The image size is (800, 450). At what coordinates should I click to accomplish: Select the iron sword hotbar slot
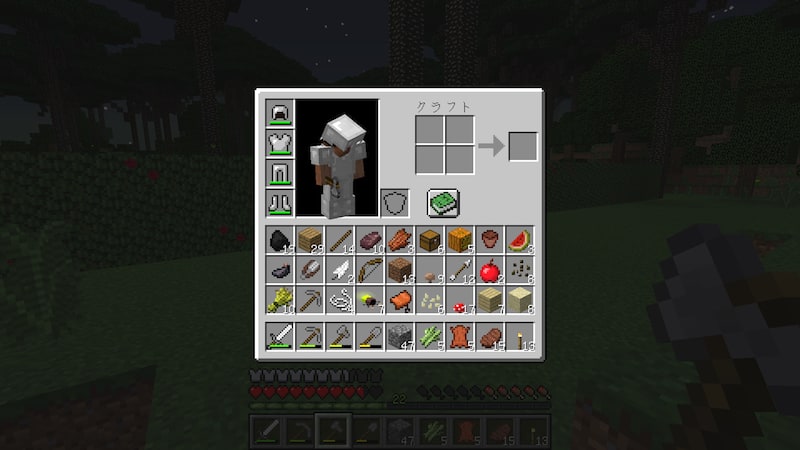click(x=278, y=336)
